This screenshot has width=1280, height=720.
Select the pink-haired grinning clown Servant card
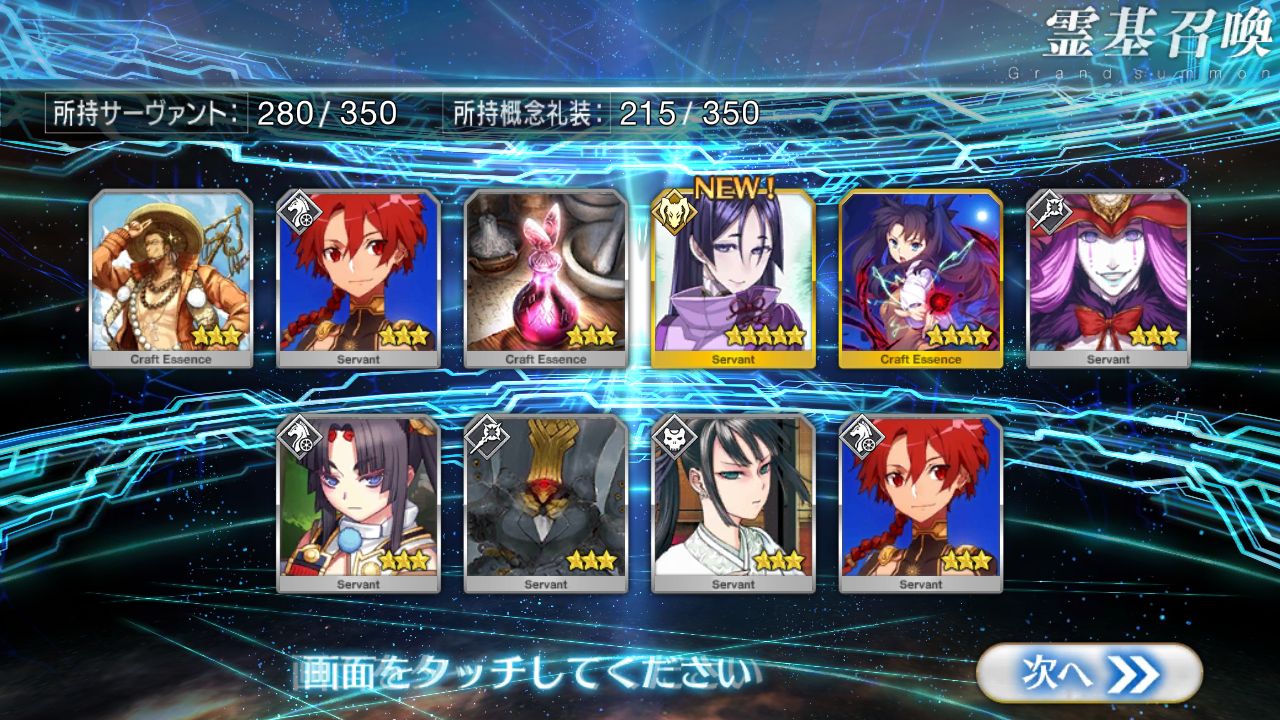pos(1108,277)
